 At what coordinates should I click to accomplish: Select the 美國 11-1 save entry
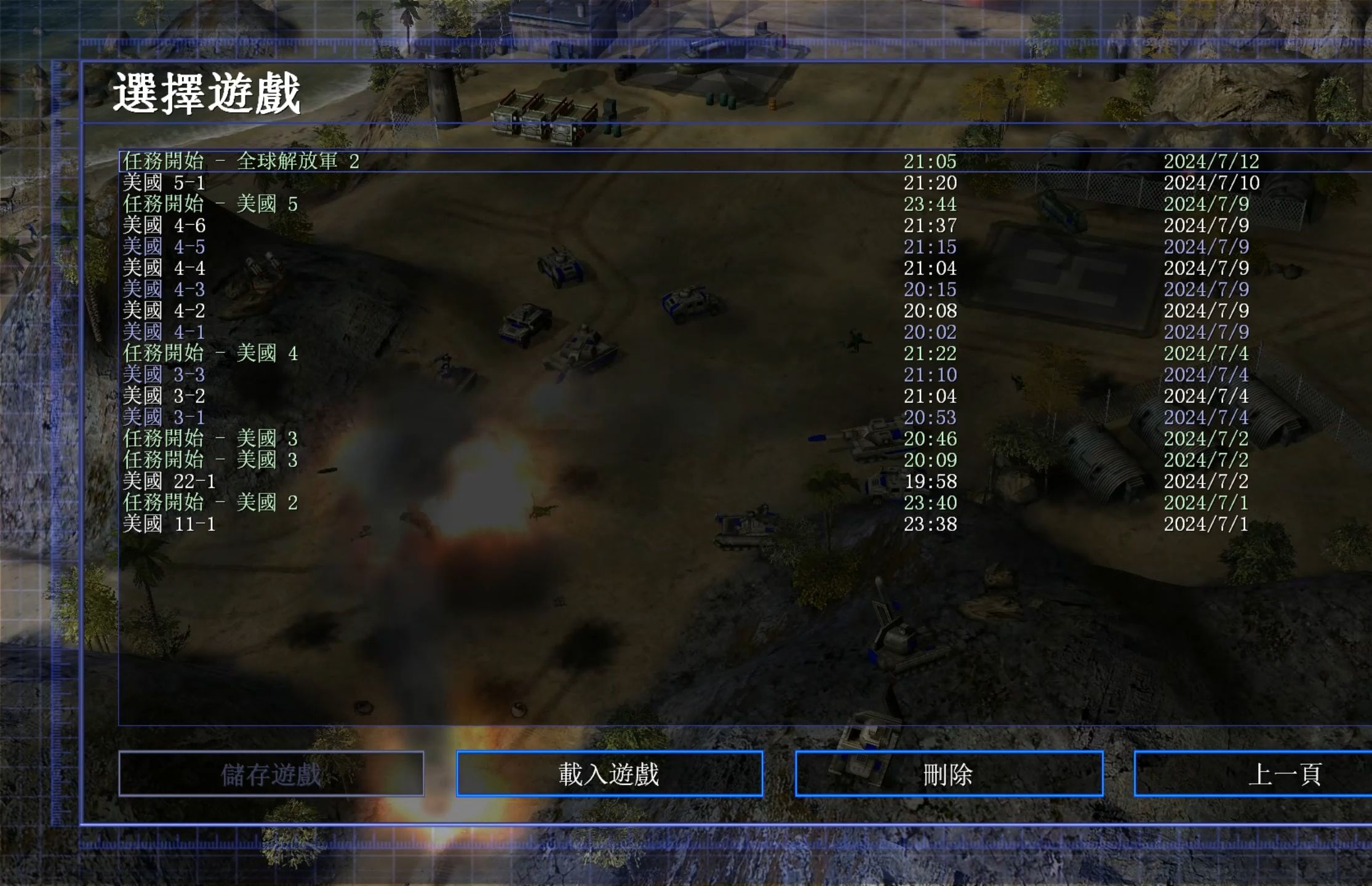tap(169, 524)
